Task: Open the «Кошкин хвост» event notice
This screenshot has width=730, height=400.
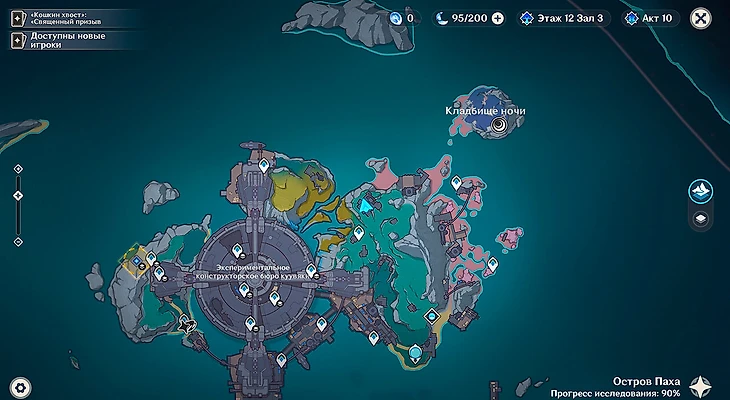Action: [62, 18]
